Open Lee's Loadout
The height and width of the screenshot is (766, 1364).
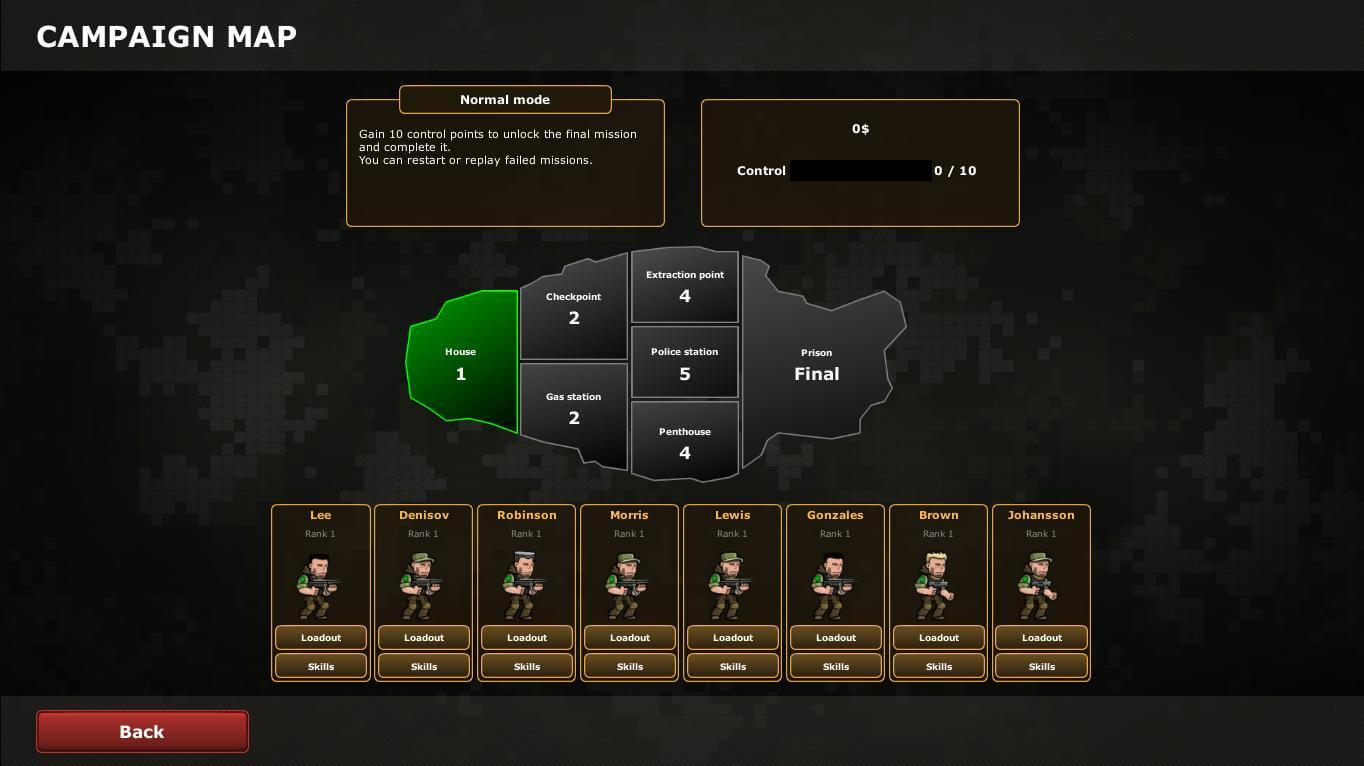(321, 638)
